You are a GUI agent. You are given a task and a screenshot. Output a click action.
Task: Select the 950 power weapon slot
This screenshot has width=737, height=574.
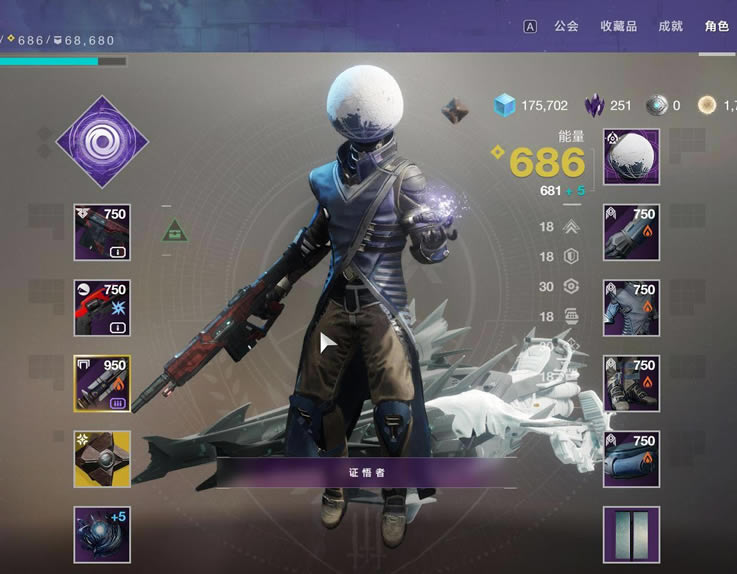pyautogui.click(x=102, y=383)
